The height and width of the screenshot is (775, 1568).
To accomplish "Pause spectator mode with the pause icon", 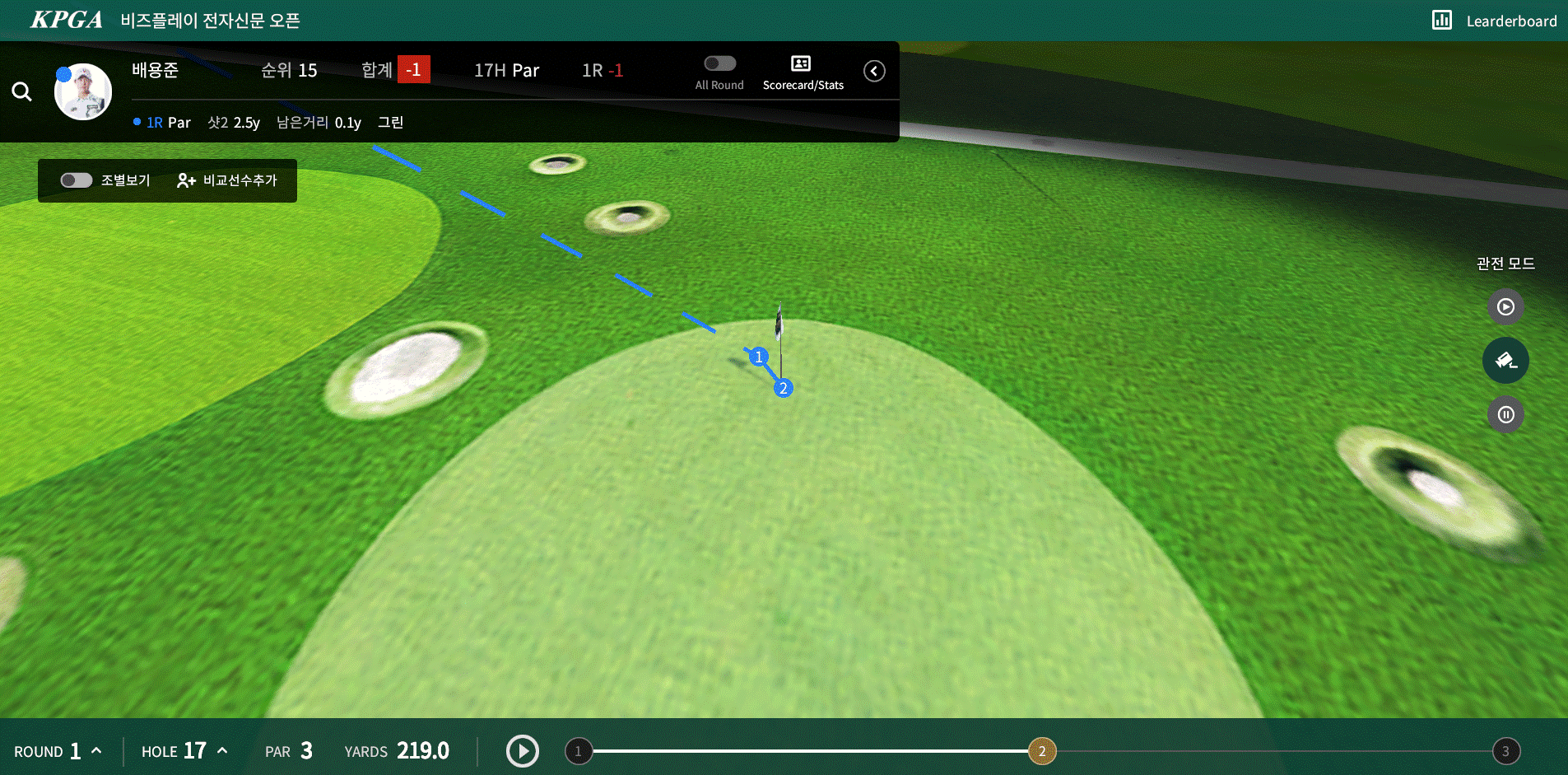I will (x=1505, y=414).
